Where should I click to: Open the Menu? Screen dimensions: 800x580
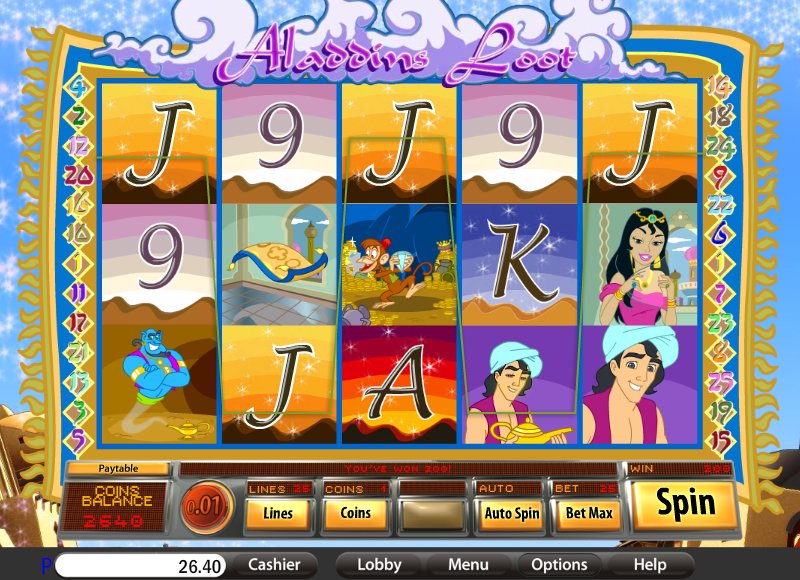(468, 564)
